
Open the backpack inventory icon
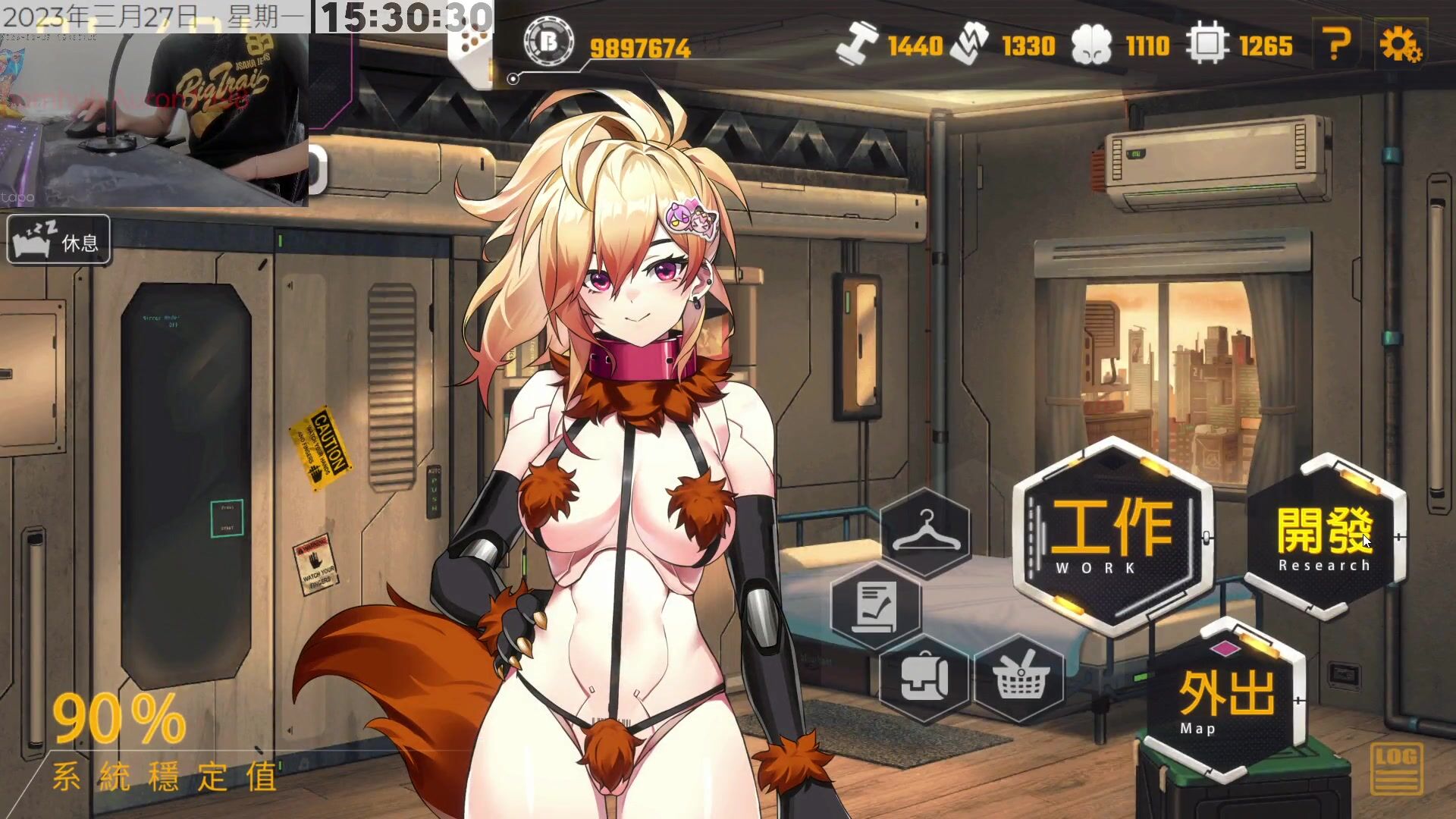tap(924, 677)
